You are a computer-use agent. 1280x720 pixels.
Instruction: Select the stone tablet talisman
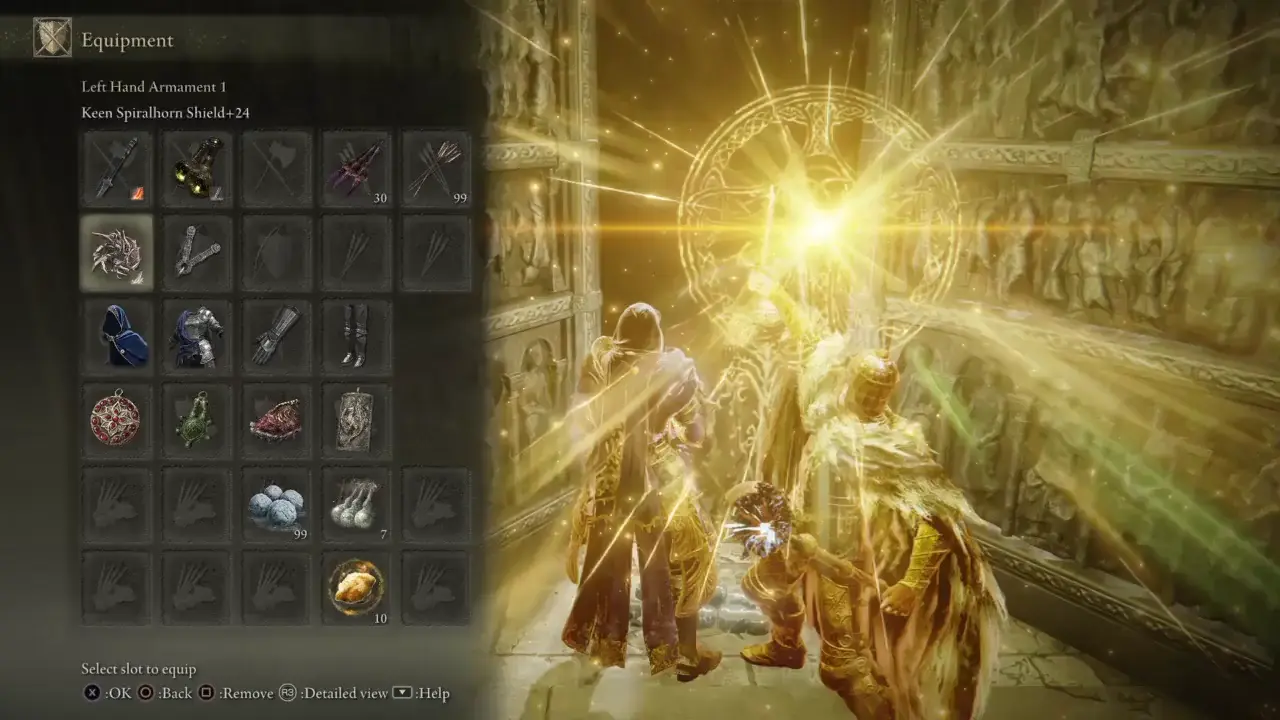click(x=357, y=418)
